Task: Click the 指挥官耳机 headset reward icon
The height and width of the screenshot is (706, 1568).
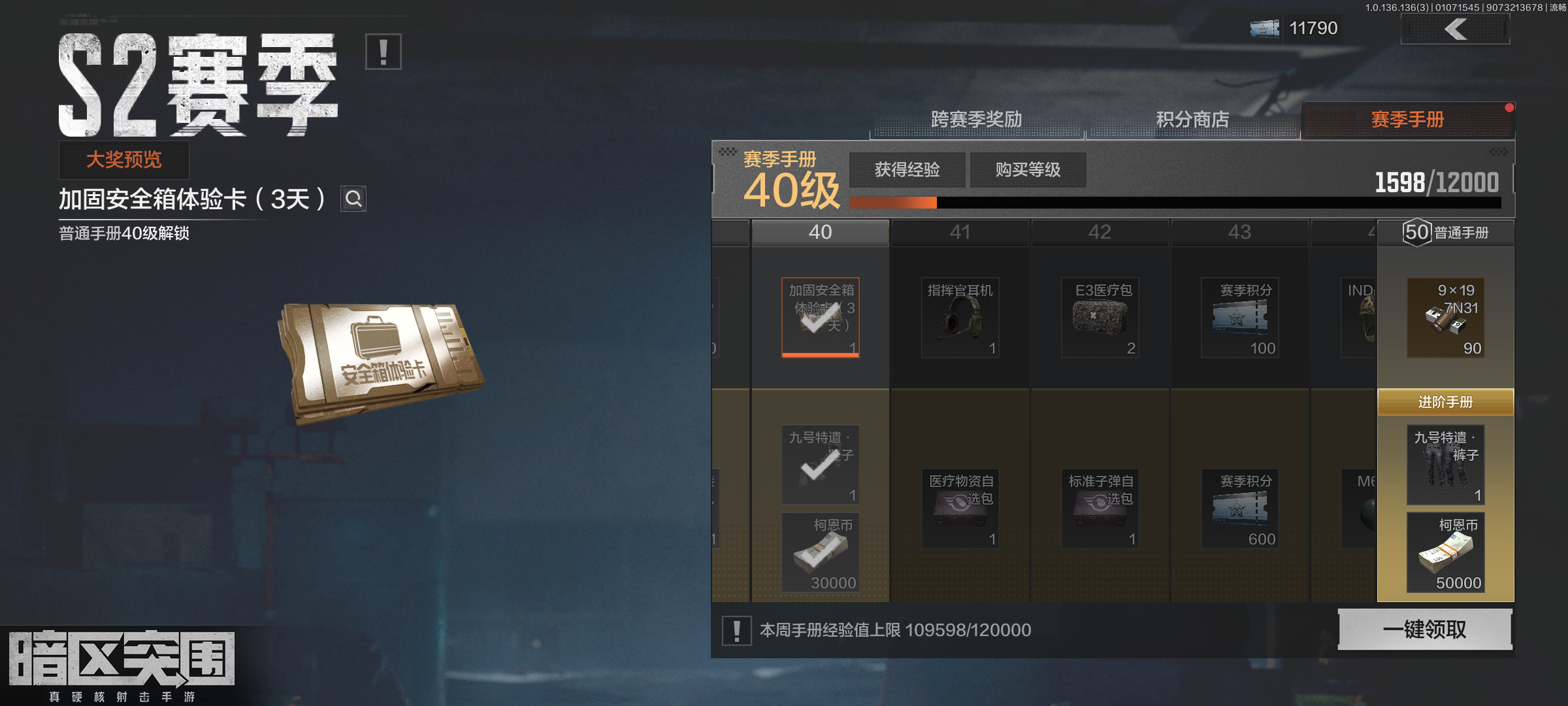Action: (960, 317)
